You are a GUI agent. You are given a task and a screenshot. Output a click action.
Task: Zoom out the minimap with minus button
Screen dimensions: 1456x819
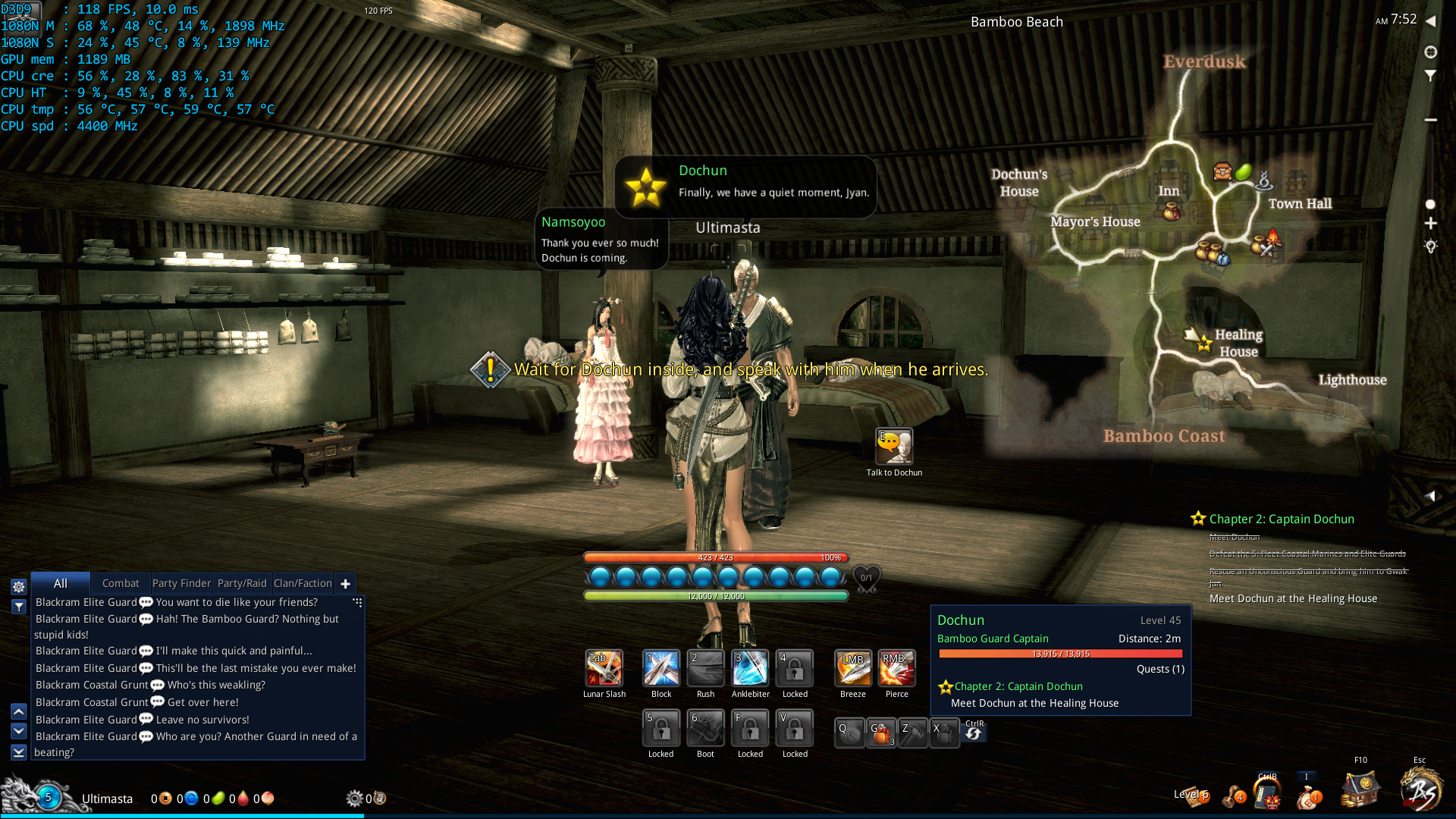pyautogui.click(x=1431, y=120)
